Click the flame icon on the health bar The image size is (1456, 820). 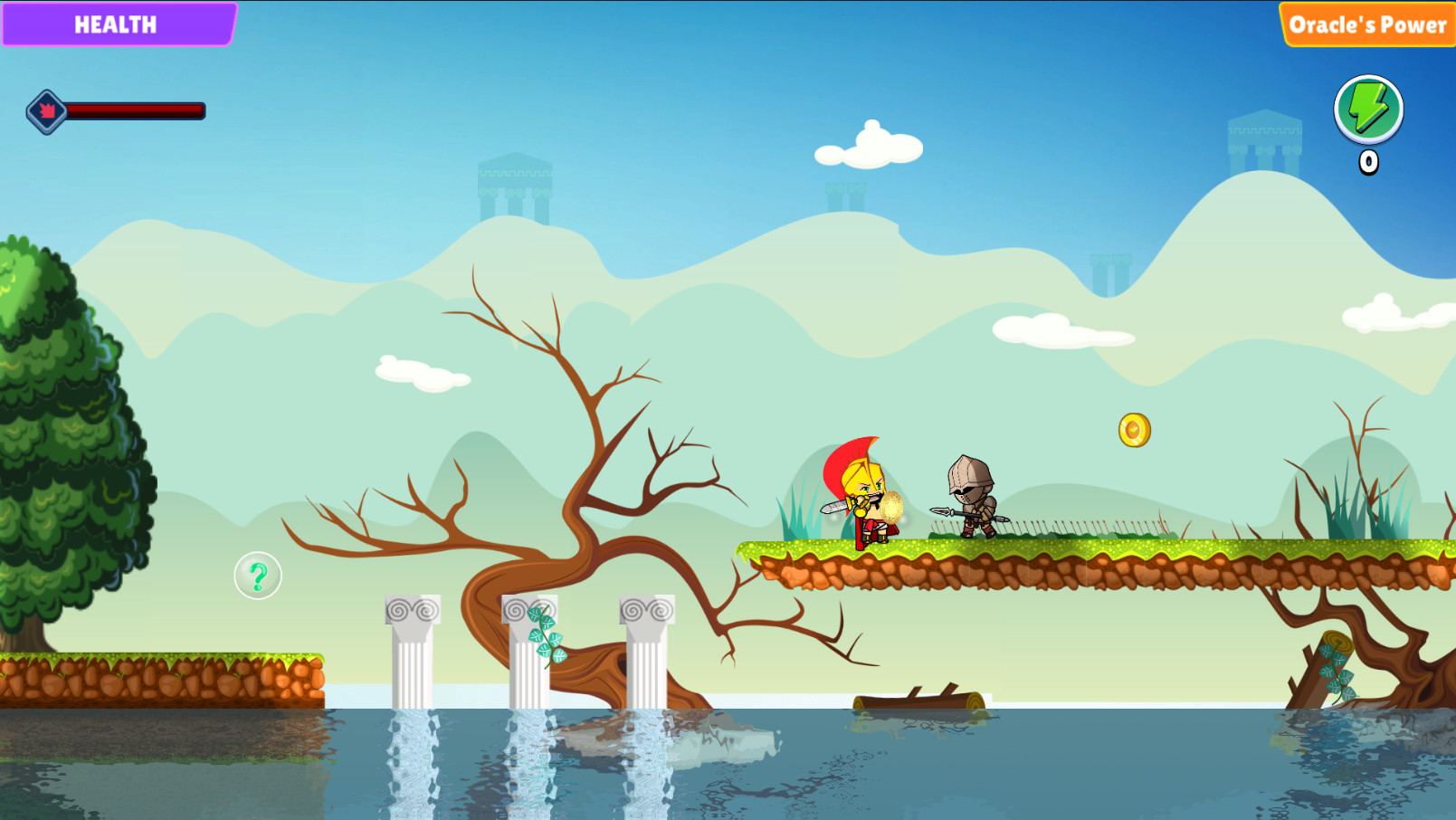click(45, 112)
